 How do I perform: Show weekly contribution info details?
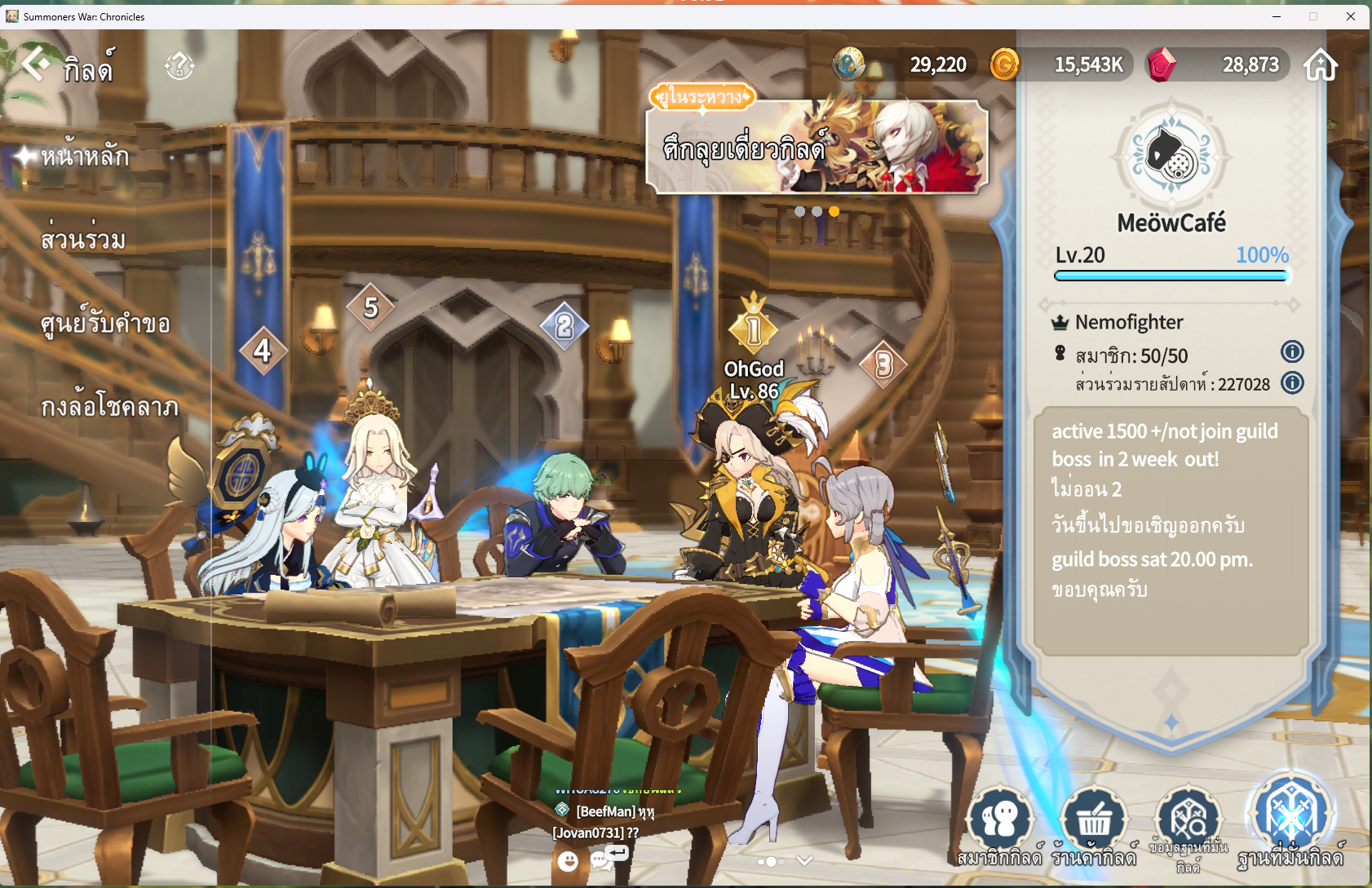tap(1292, 382)
